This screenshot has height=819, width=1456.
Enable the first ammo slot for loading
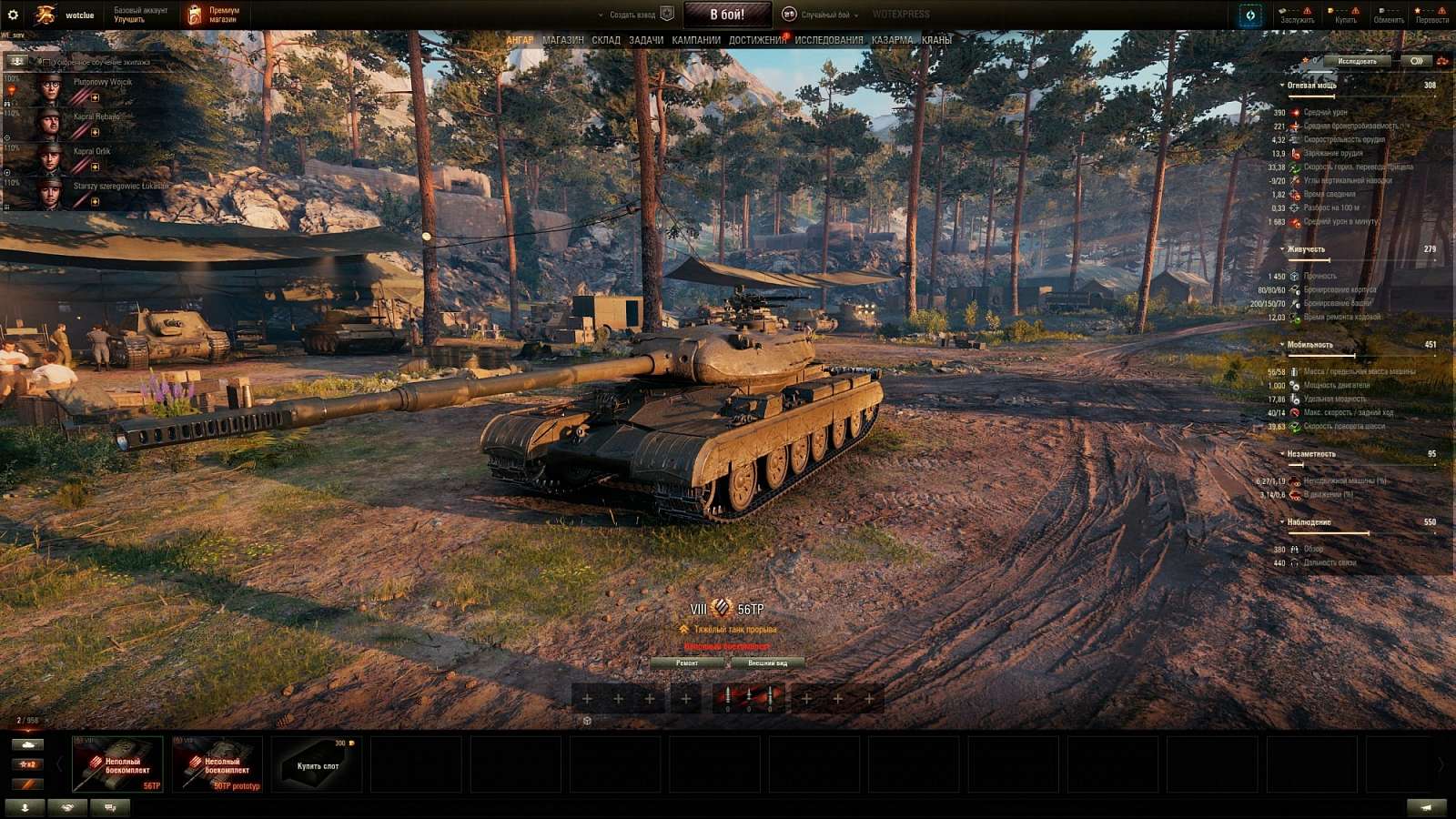(x=728, y=696)
